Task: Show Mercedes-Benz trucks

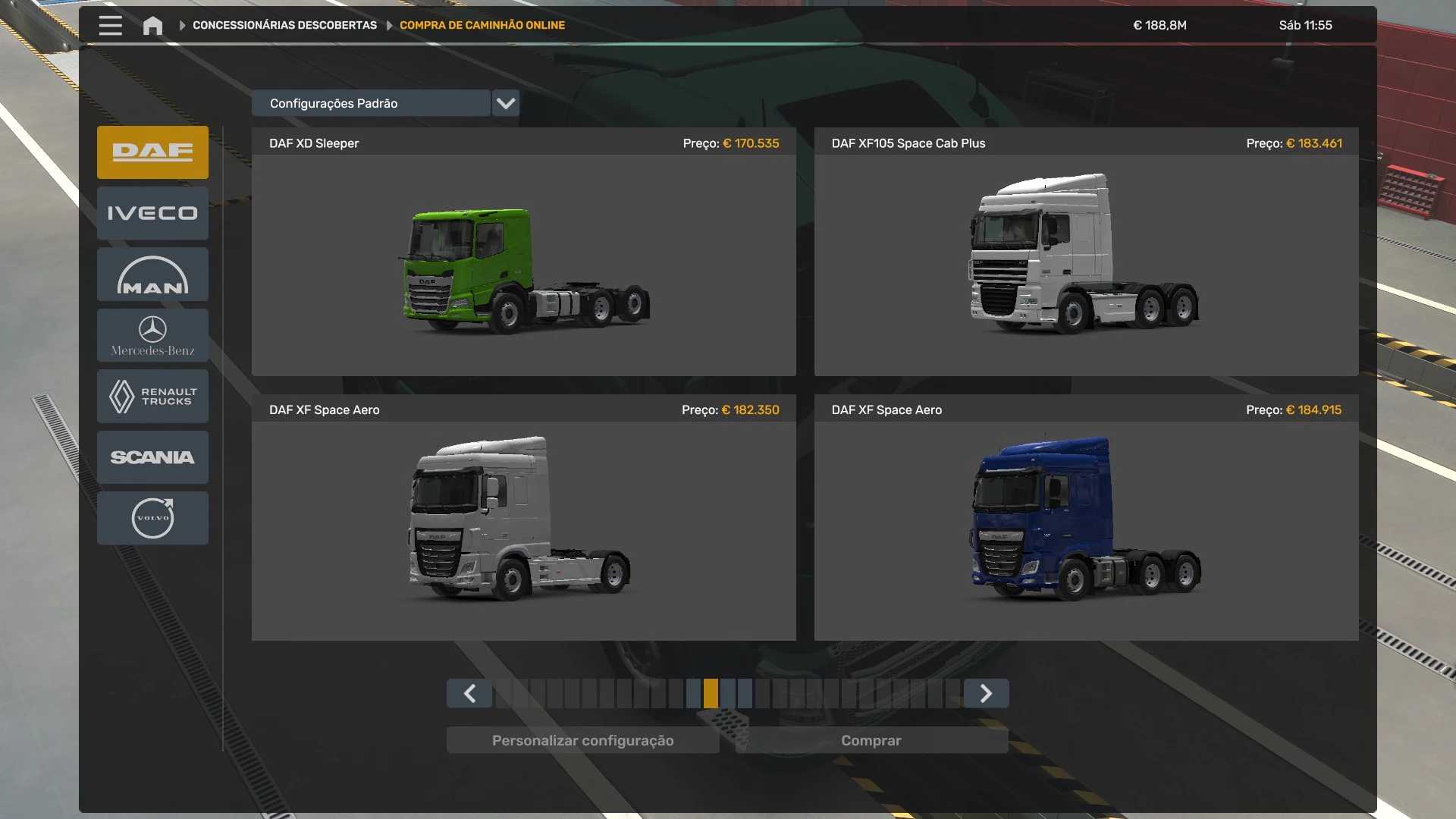Action: point(152,335)
